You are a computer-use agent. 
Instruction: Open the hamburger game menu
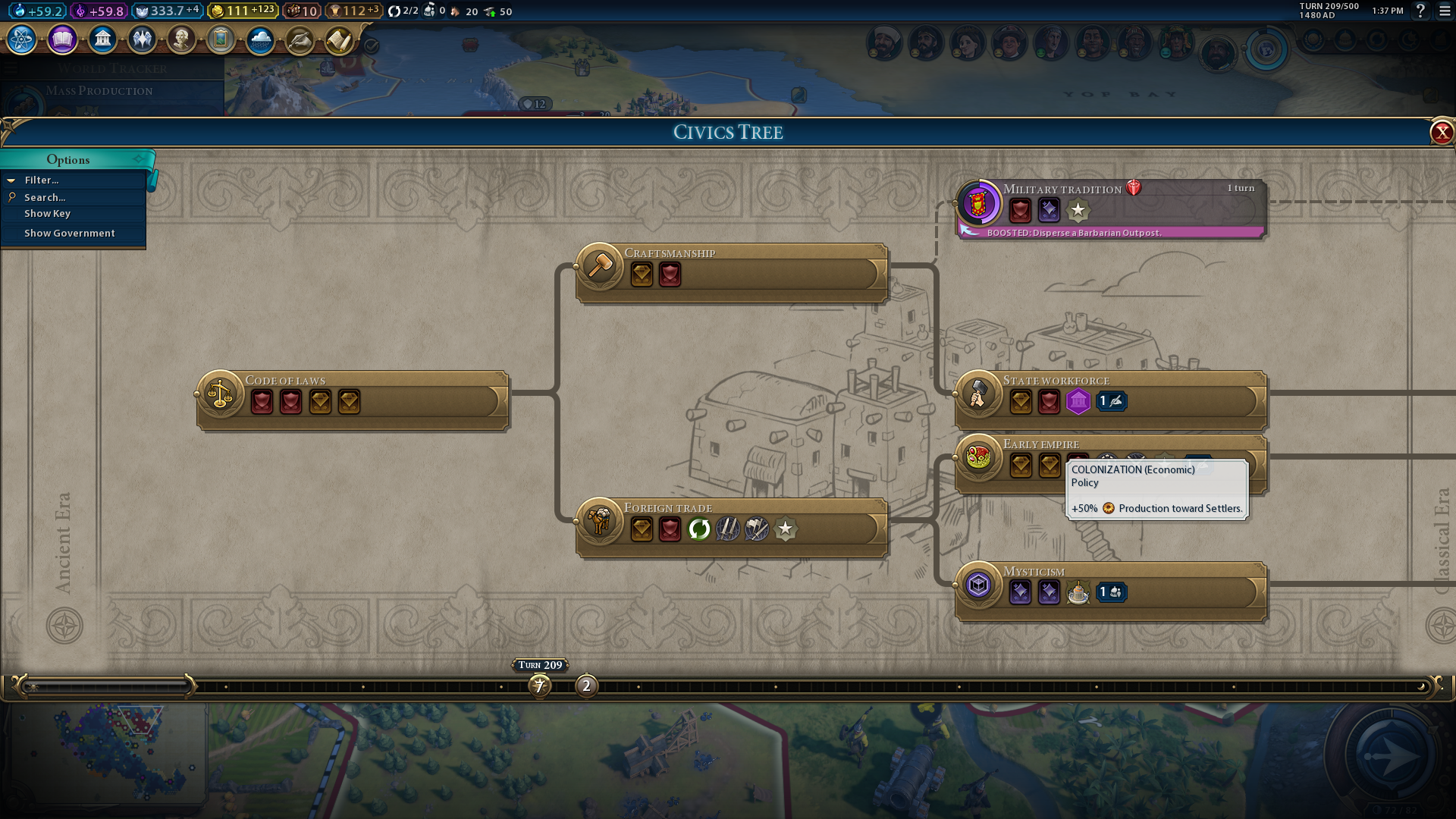(x=1445, y=11)
